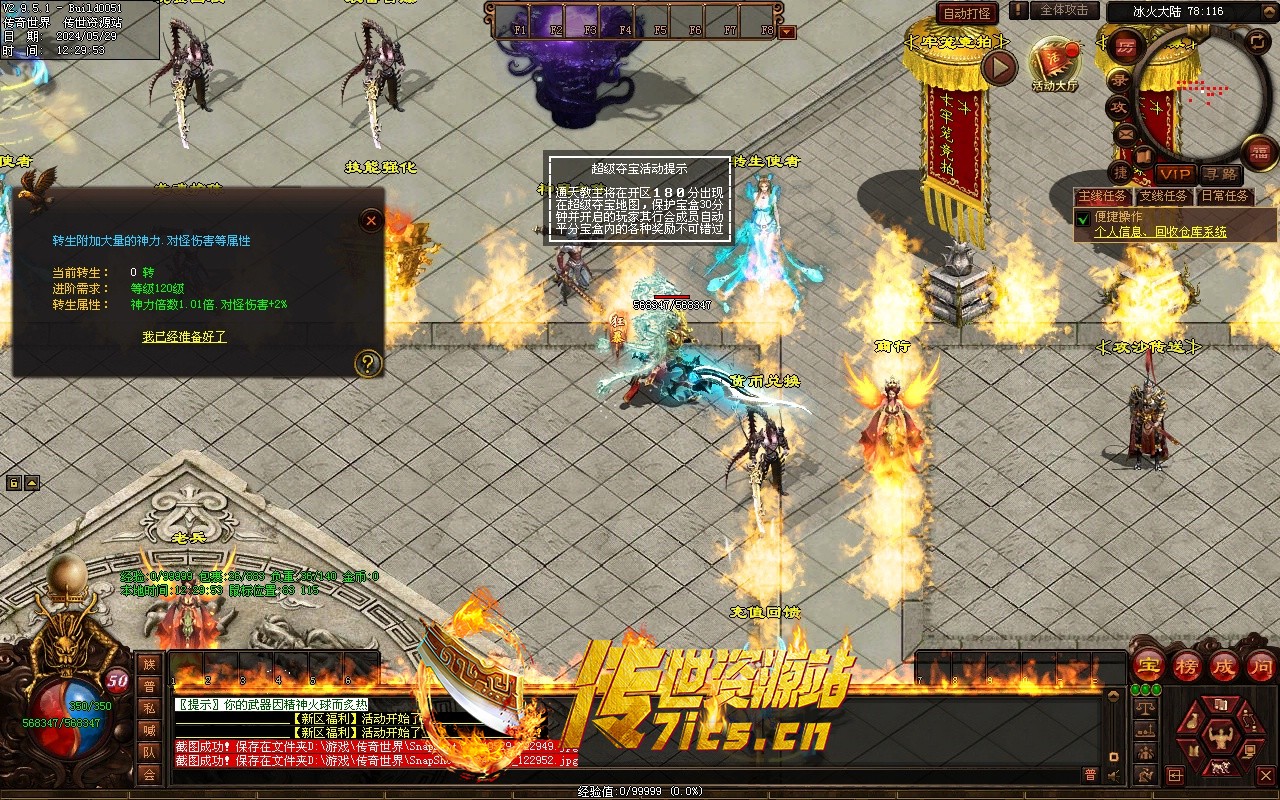Open the 个人信息、回收仓库系统 link
Viewport: 1280px width, 800px height.
pyautogui.click(x=1160, y=232)
